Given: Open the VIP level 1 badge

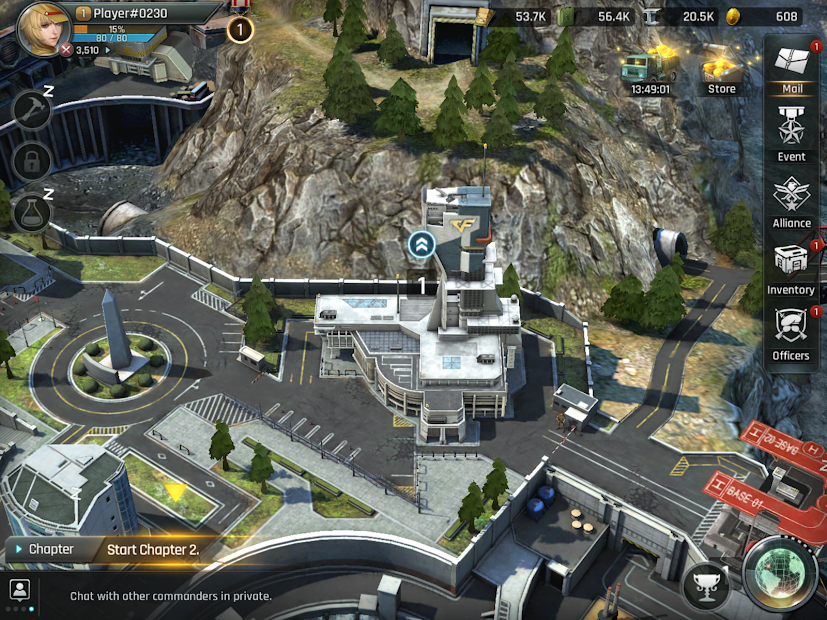Looking at the screenshot, I should pos(240,29).
